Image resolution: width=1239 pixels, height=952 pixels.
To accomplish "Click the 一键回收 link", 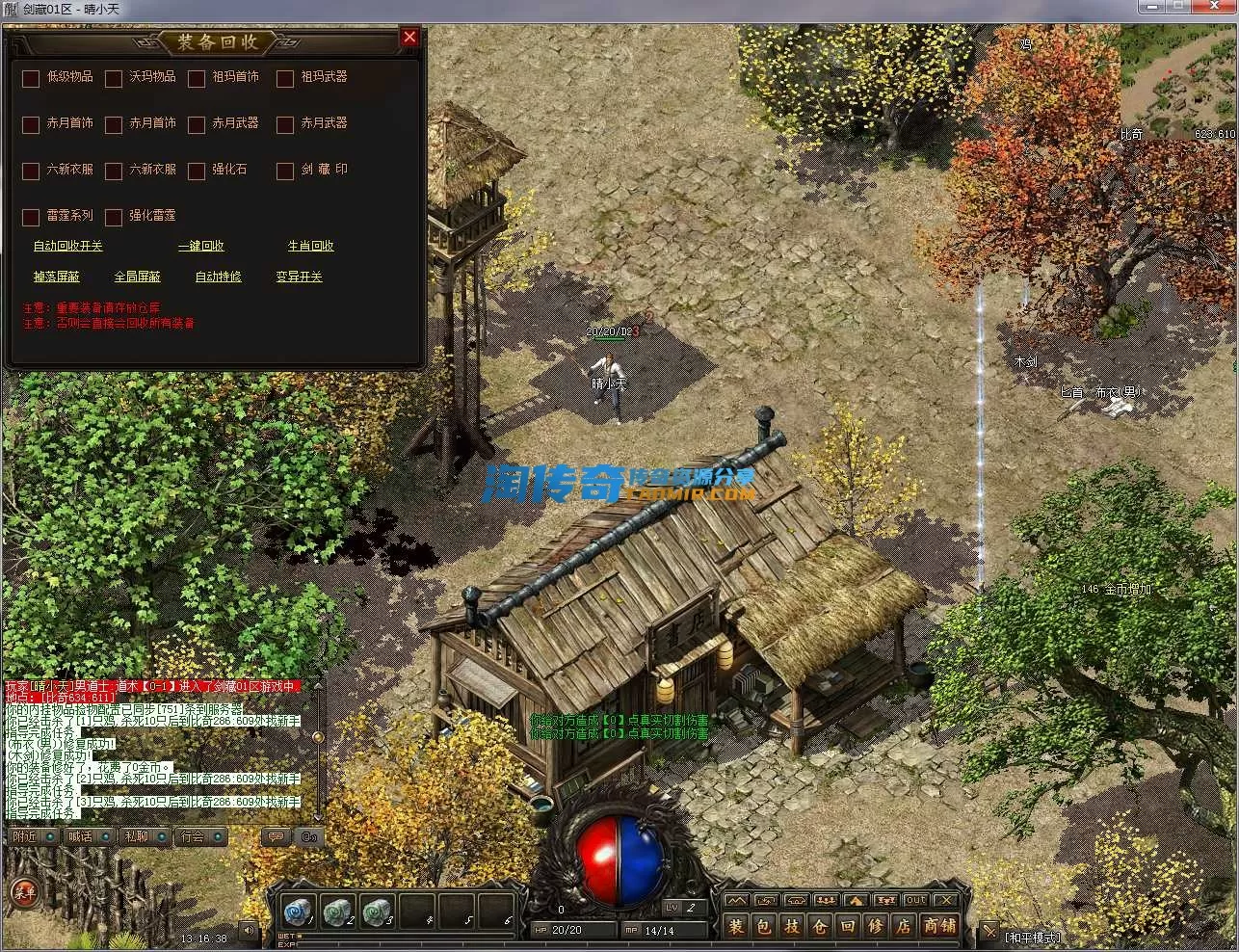I will pos(201,246).
